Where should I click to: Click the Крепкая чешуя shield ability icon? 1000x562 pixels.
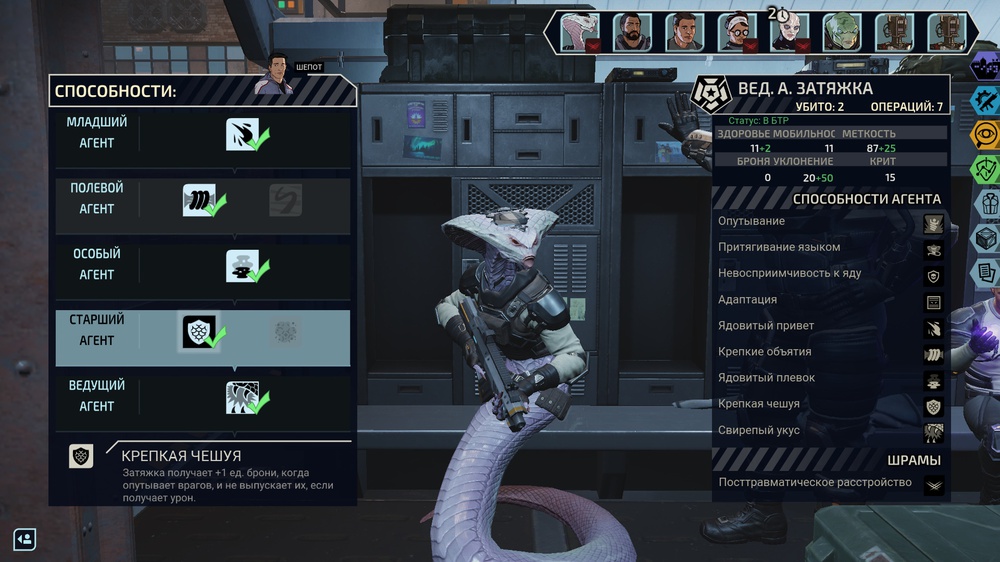tap(199, 332)
